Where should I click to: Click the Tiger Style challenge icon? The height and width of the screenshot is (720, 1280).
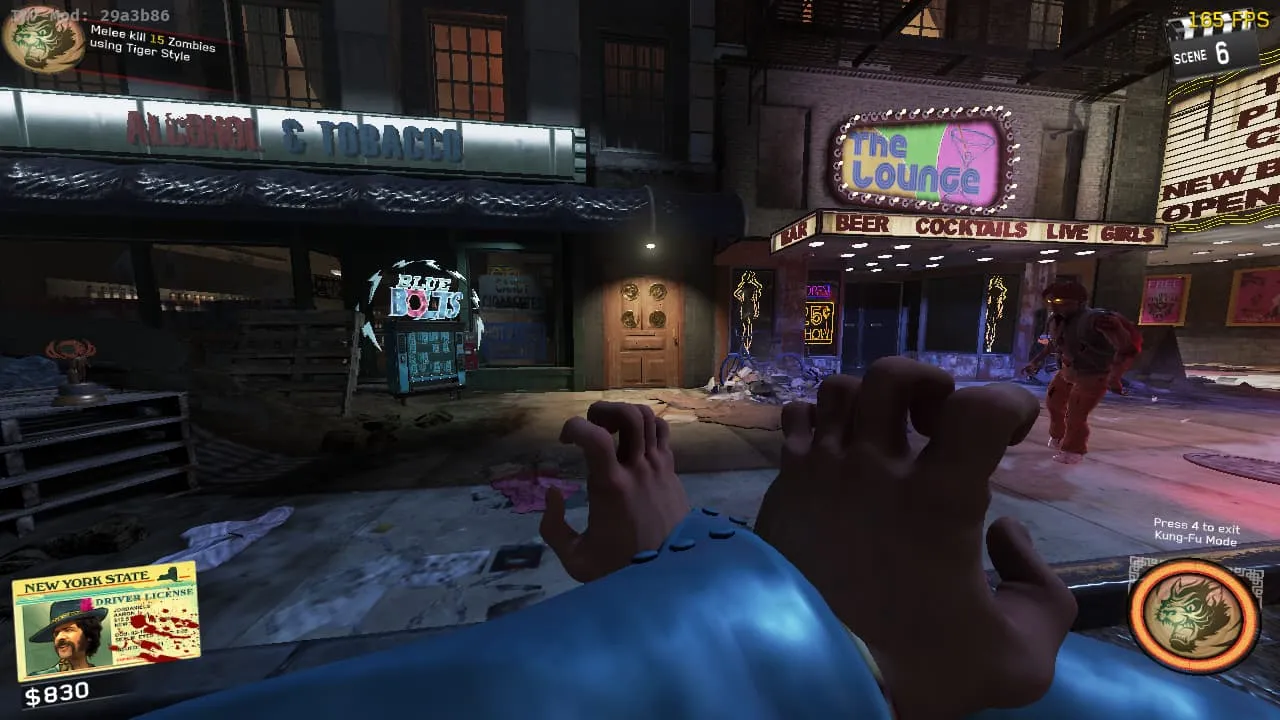click(x=43, y=38)
